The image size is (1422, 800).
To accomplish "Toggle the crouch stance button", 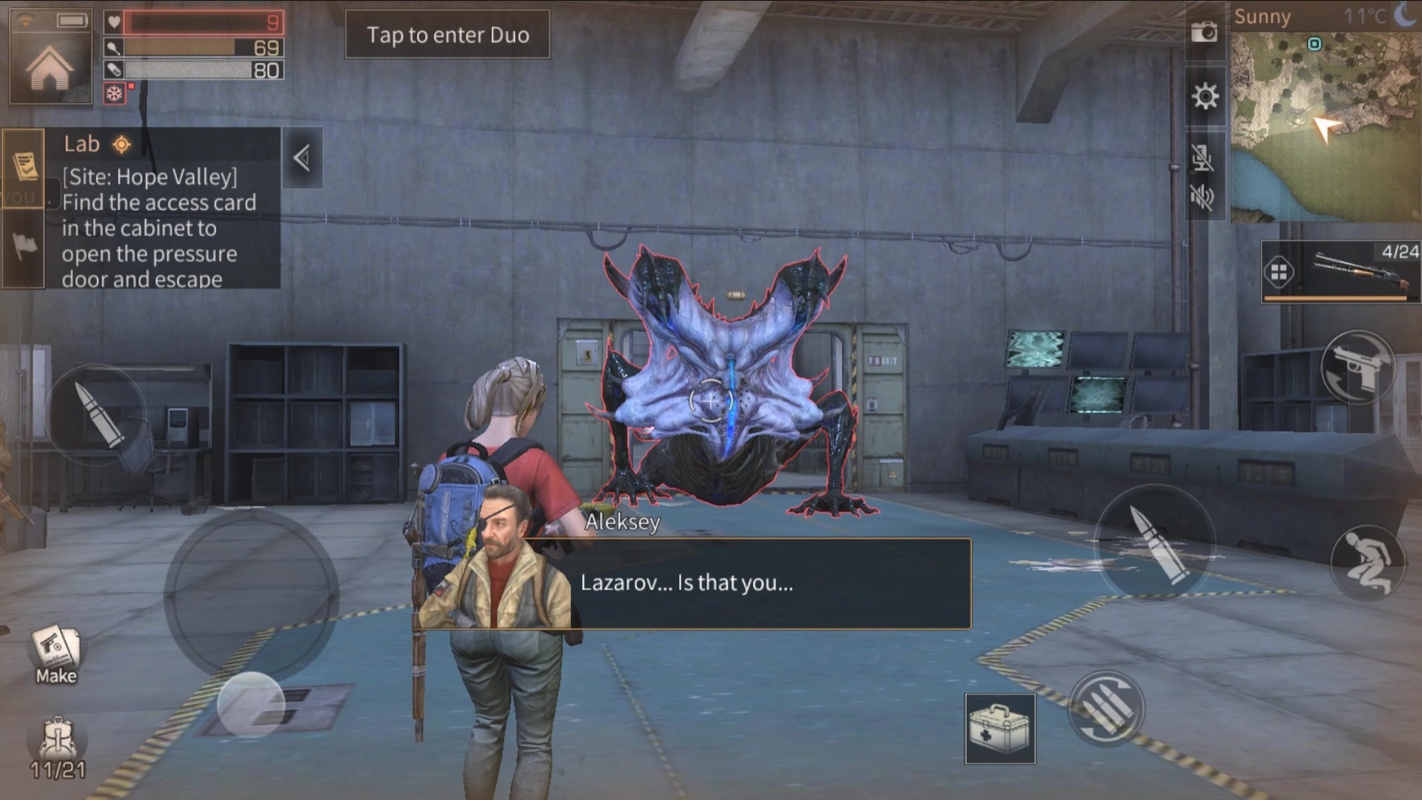I will point(1367,562).
